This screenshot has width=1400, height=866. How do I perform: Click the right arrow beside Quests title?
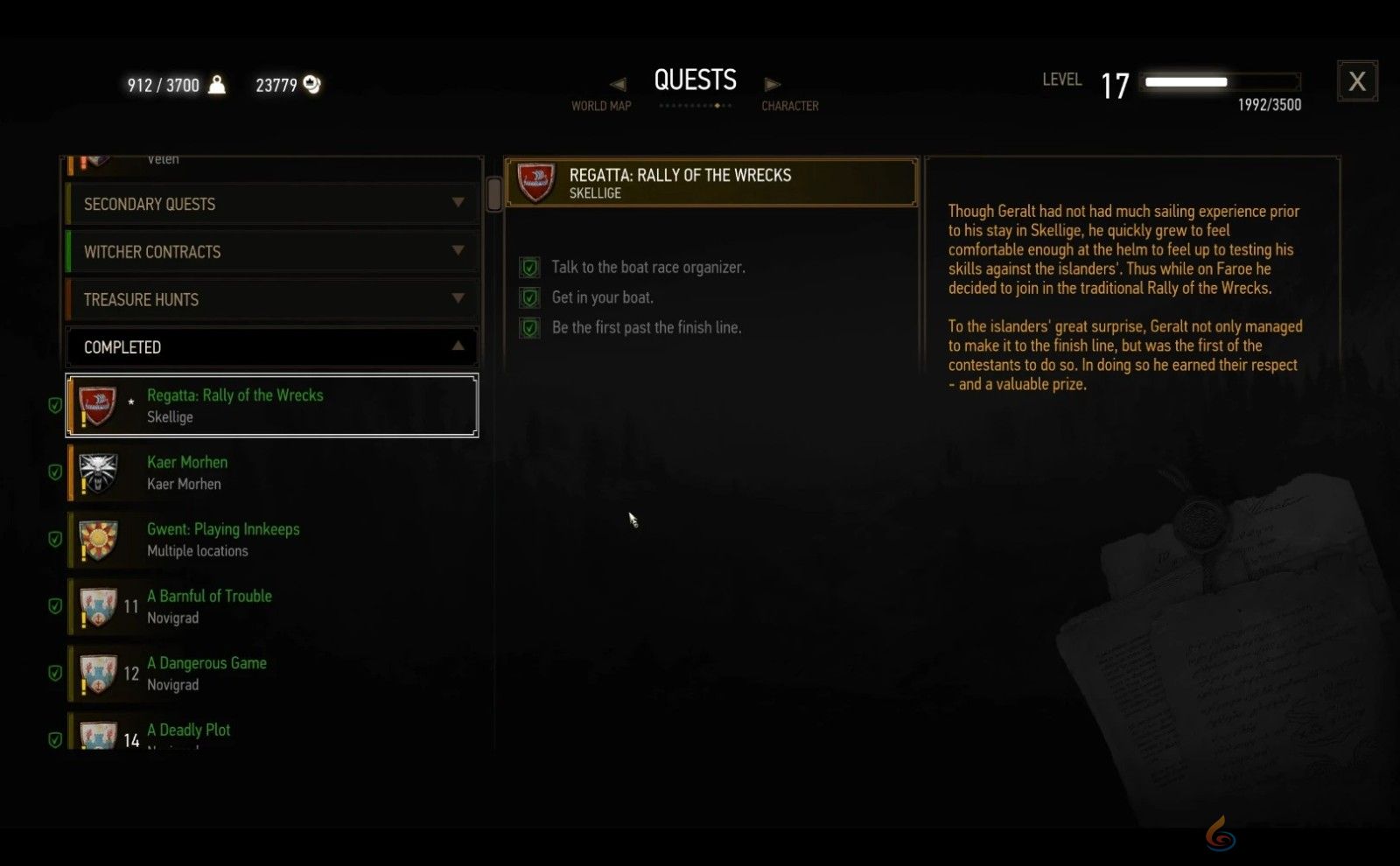pos(772,84)
